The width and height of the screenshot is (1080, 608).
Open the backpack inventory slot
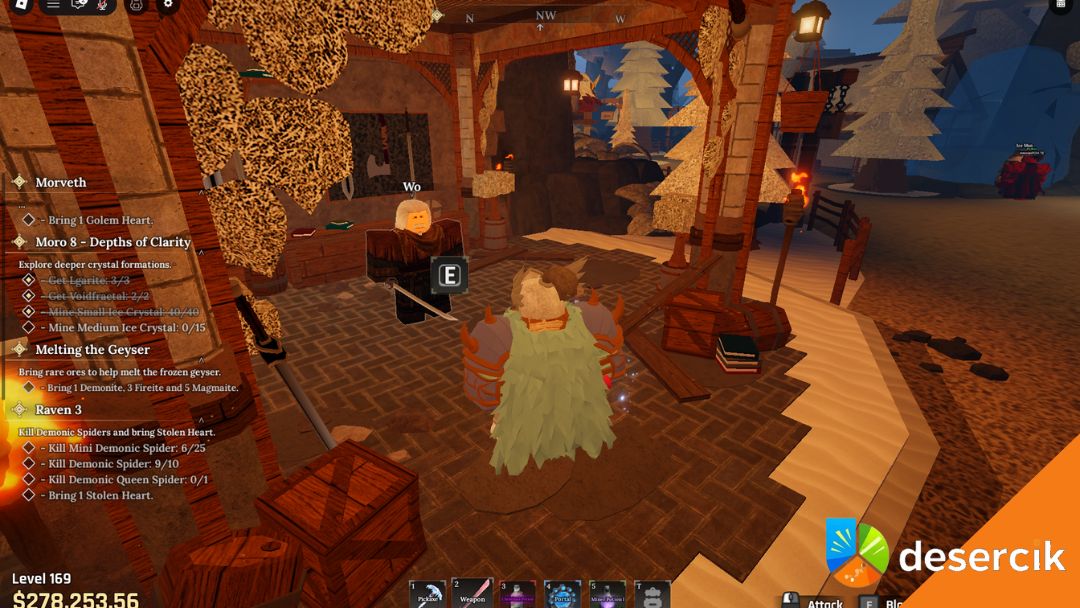click(652, 594)
